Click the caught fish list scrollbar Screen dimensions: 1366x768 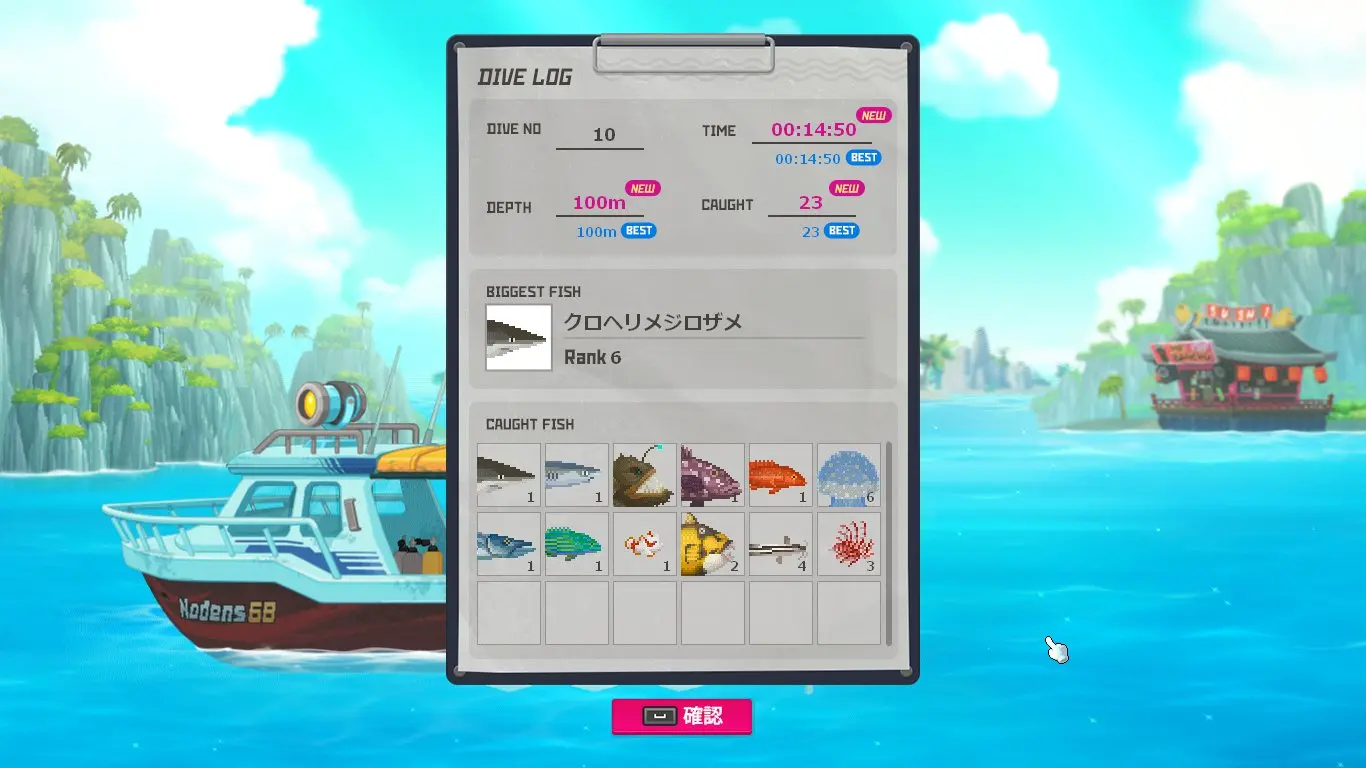(x=889, y=543)
